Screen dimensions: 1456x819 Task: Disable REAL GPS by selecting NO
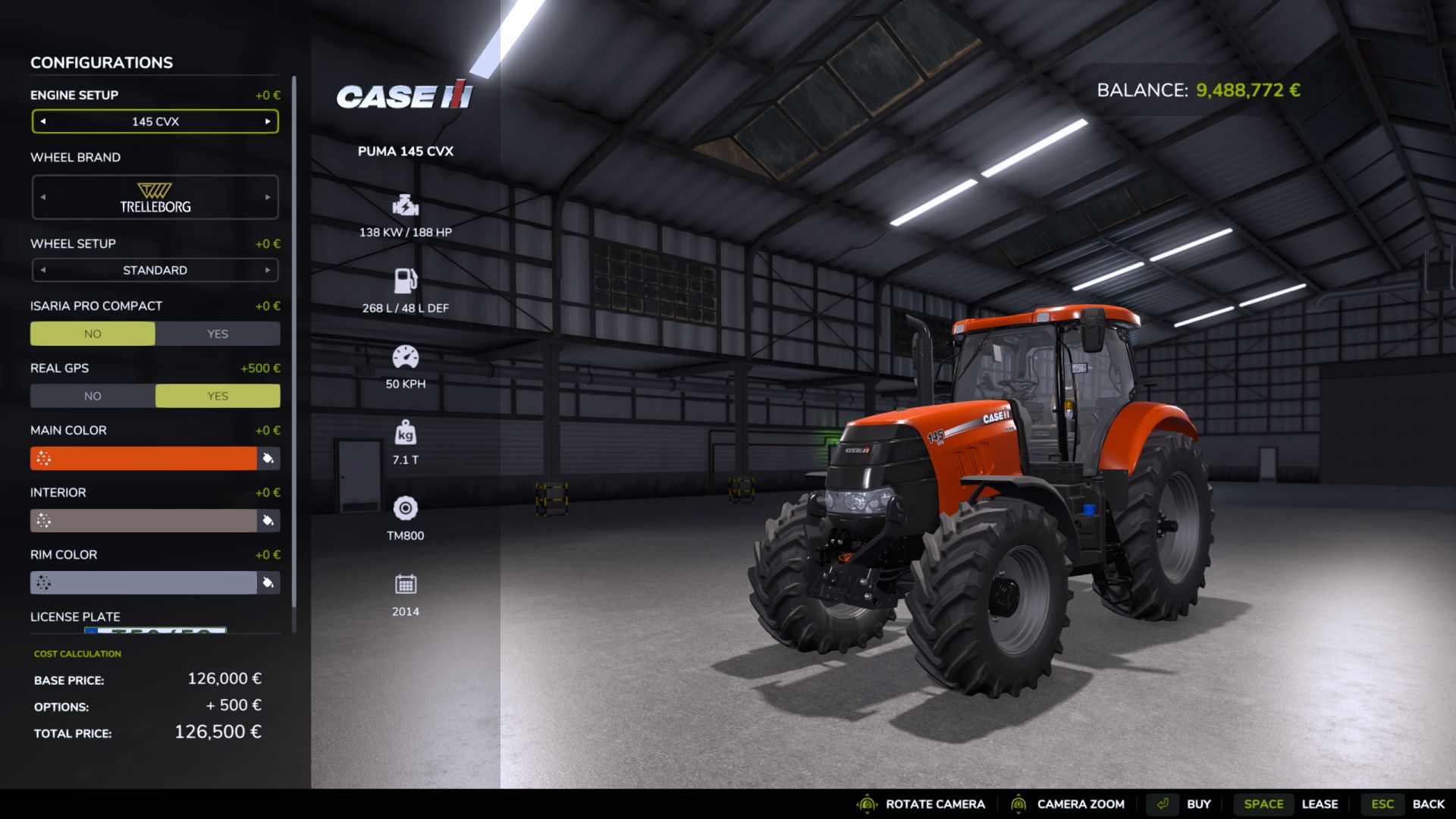pos(93,395)
